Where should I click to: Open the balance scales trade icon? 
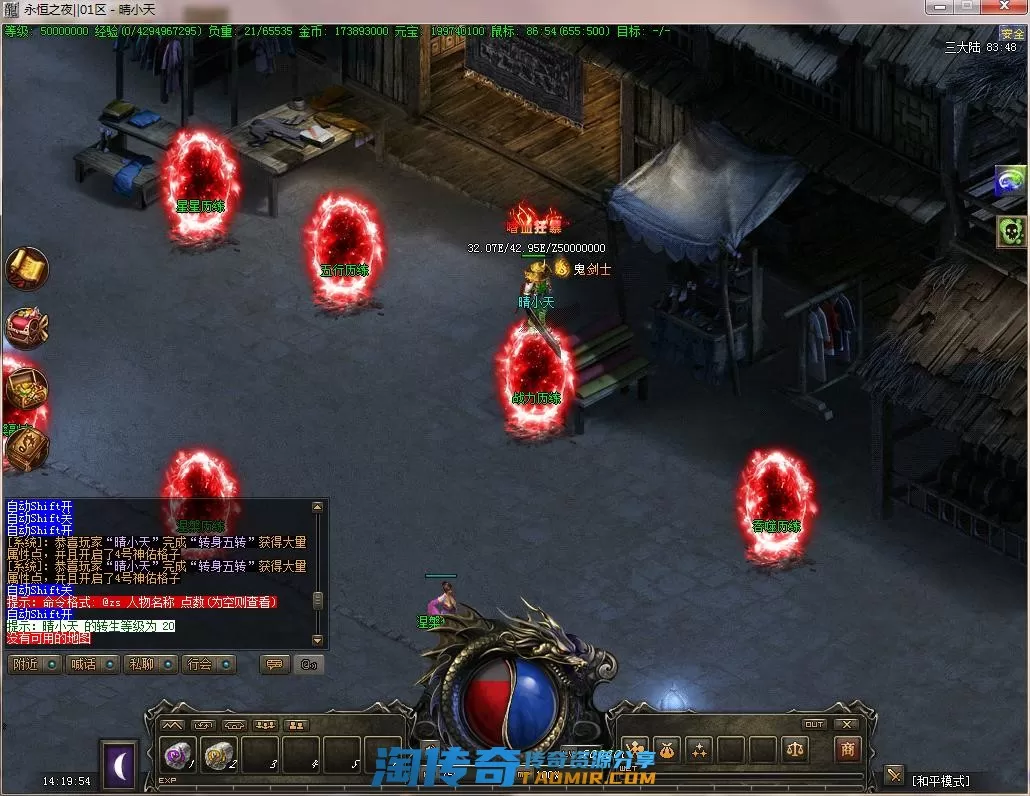[796, 749]
